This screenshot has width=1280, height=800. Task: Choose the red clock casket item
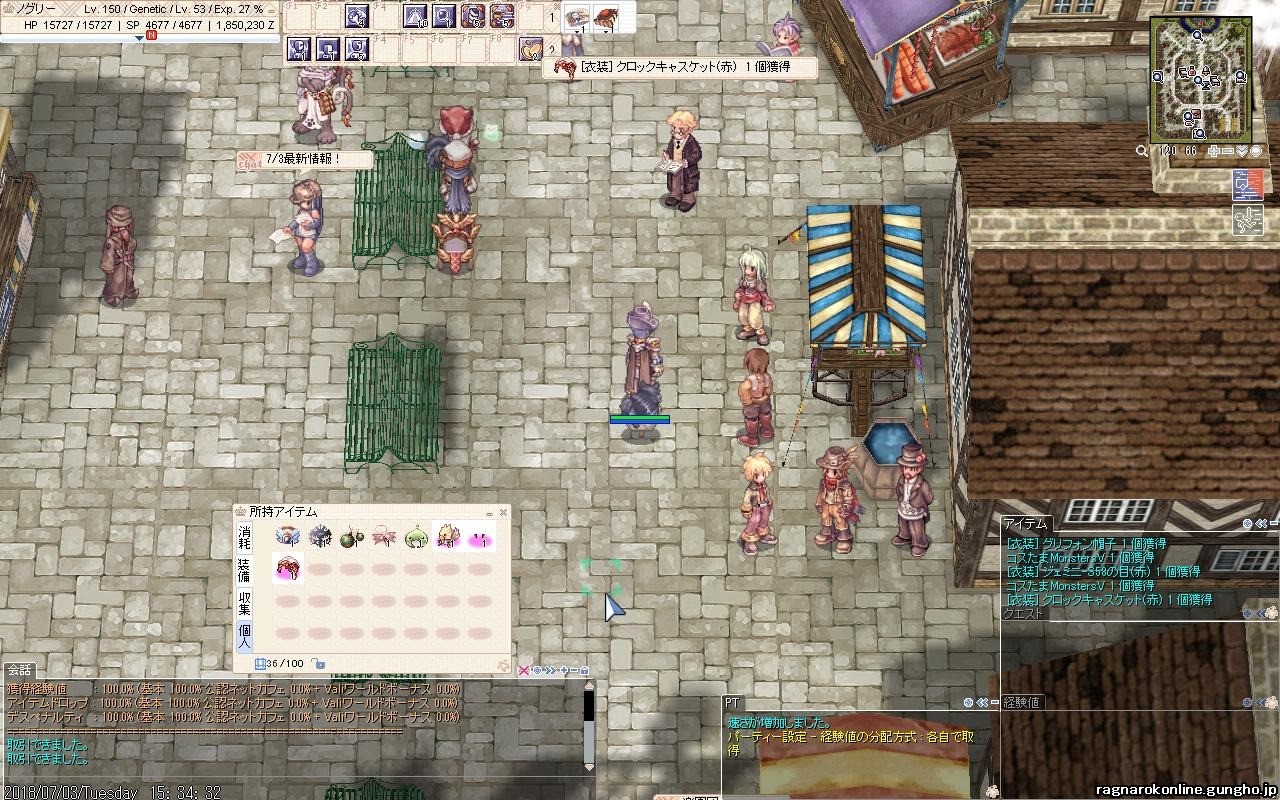point(289,568)
